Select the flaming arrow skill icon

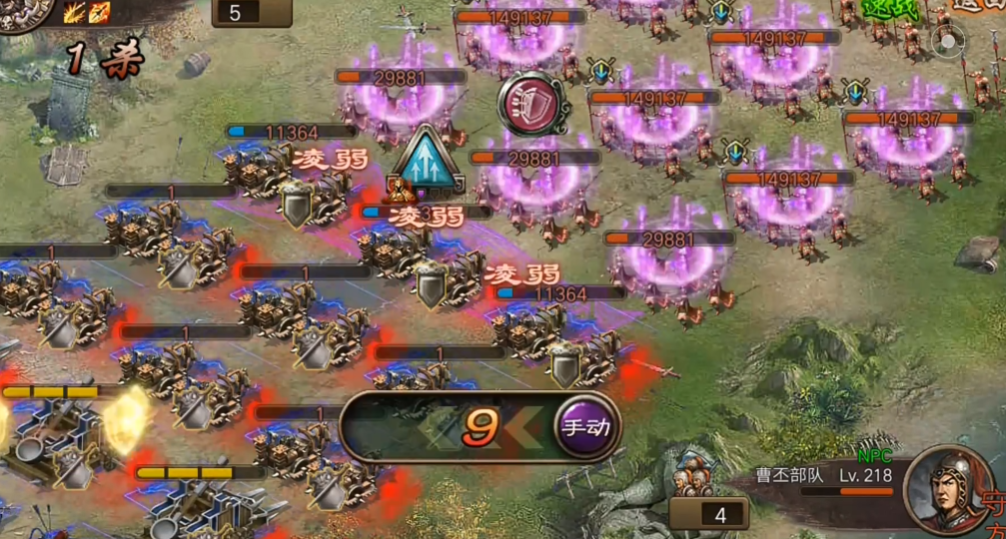coord(98,12)
